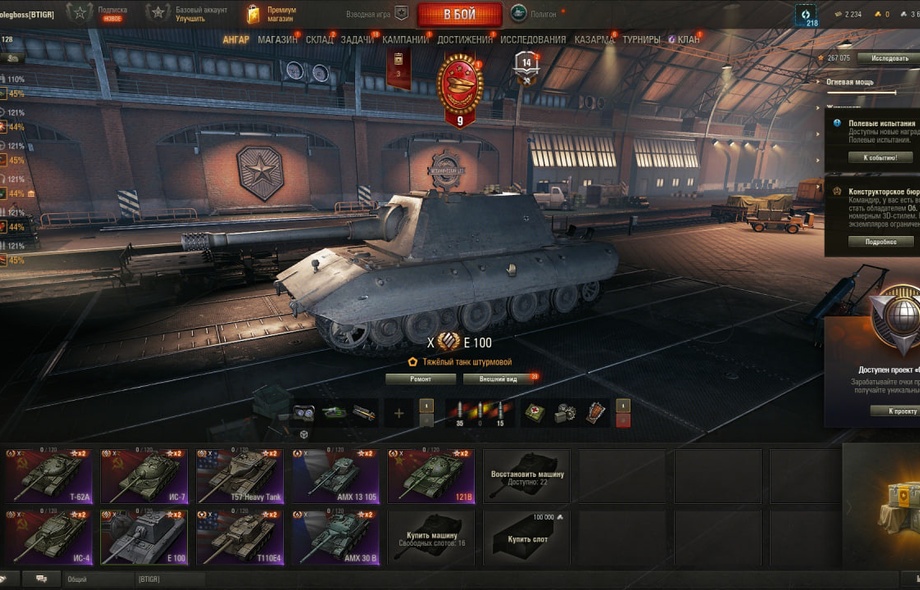Open Восстановить машину slot
Screen dimensions: 920x590
(x=527, y=476)
